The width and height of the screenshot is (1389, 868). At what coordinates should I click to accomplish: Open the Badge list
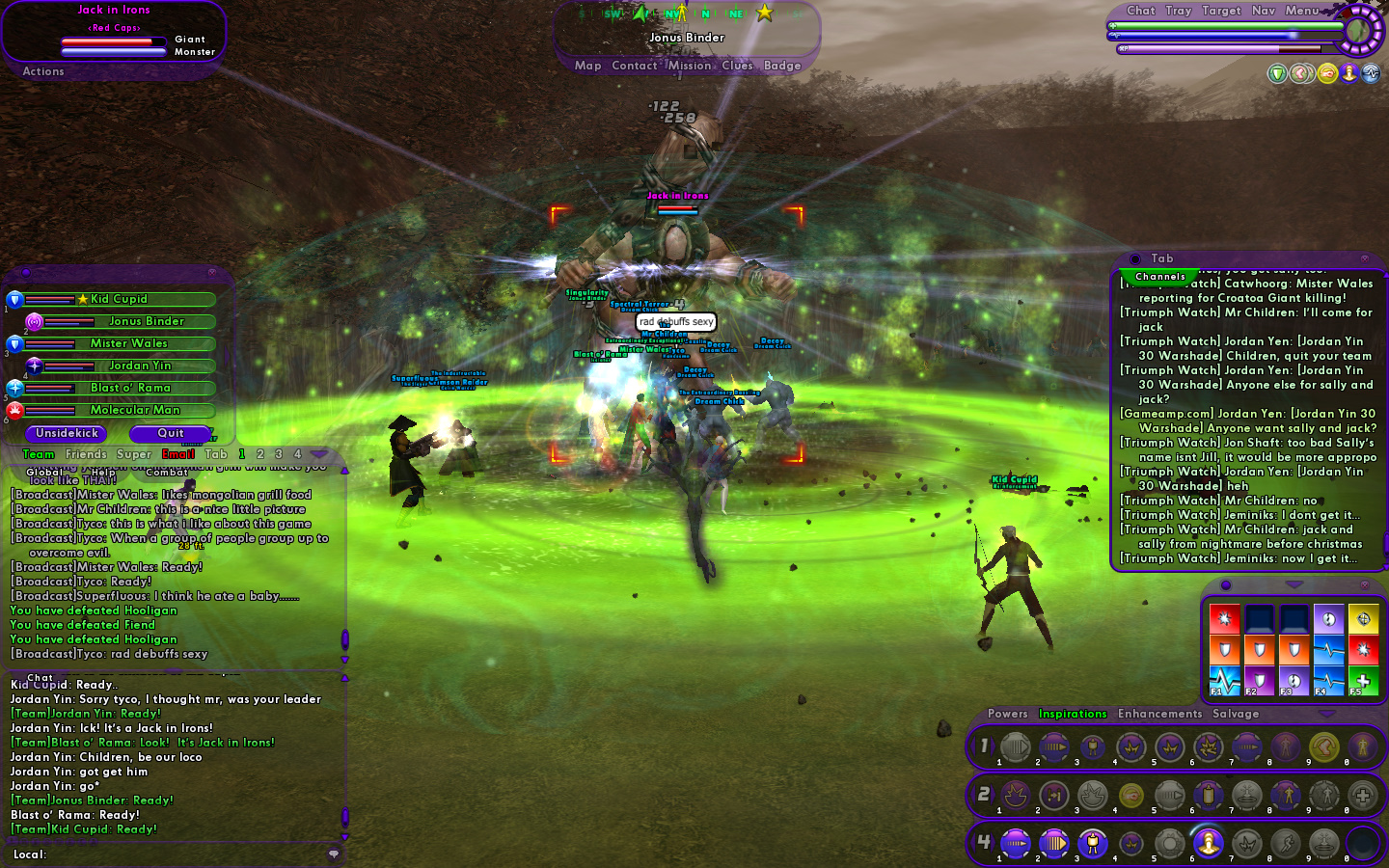click(x=782, y=66)
